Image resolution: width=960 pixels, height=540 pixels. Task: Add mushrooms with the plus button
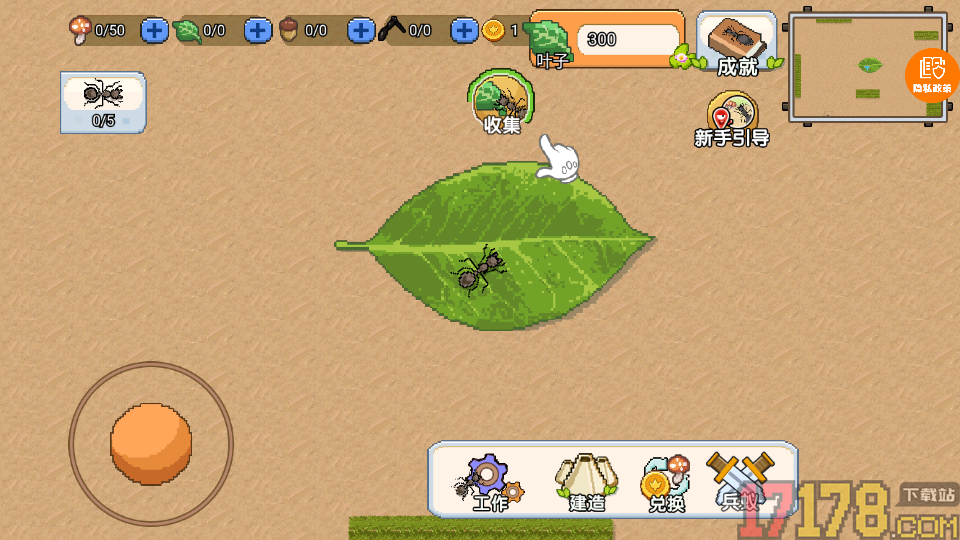pyautogui.click(x=154, y=30)
